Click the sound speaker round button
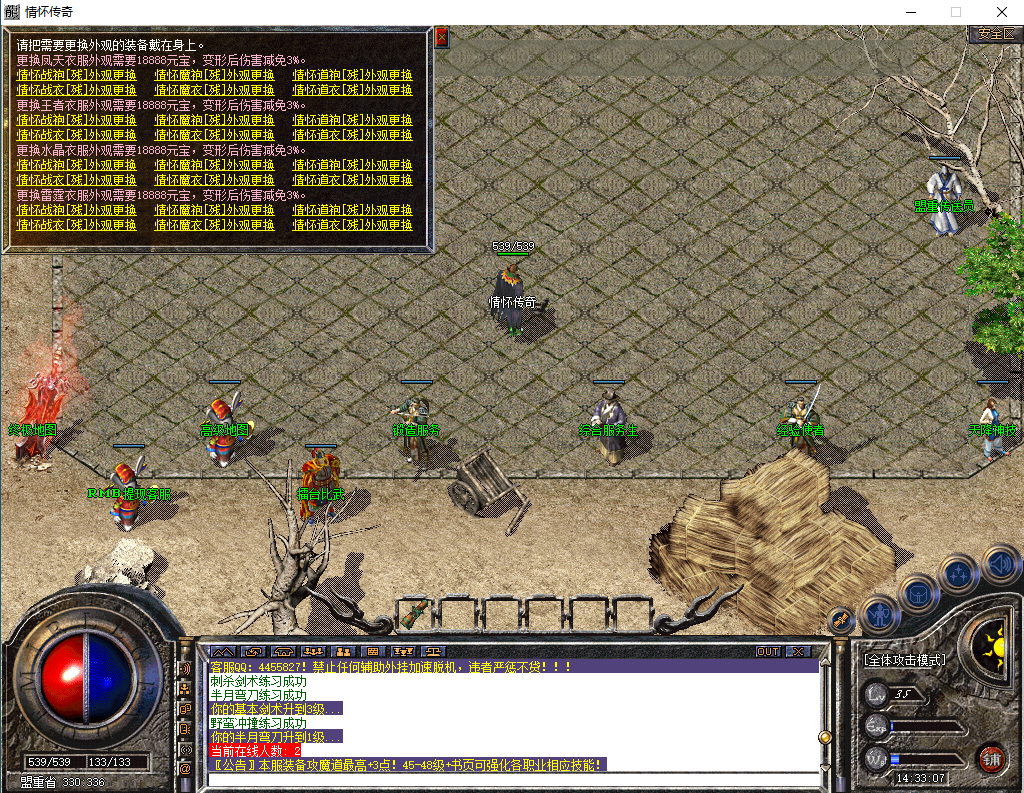The height and width of the screenshot is (793, 1024). click(1000, 563)
